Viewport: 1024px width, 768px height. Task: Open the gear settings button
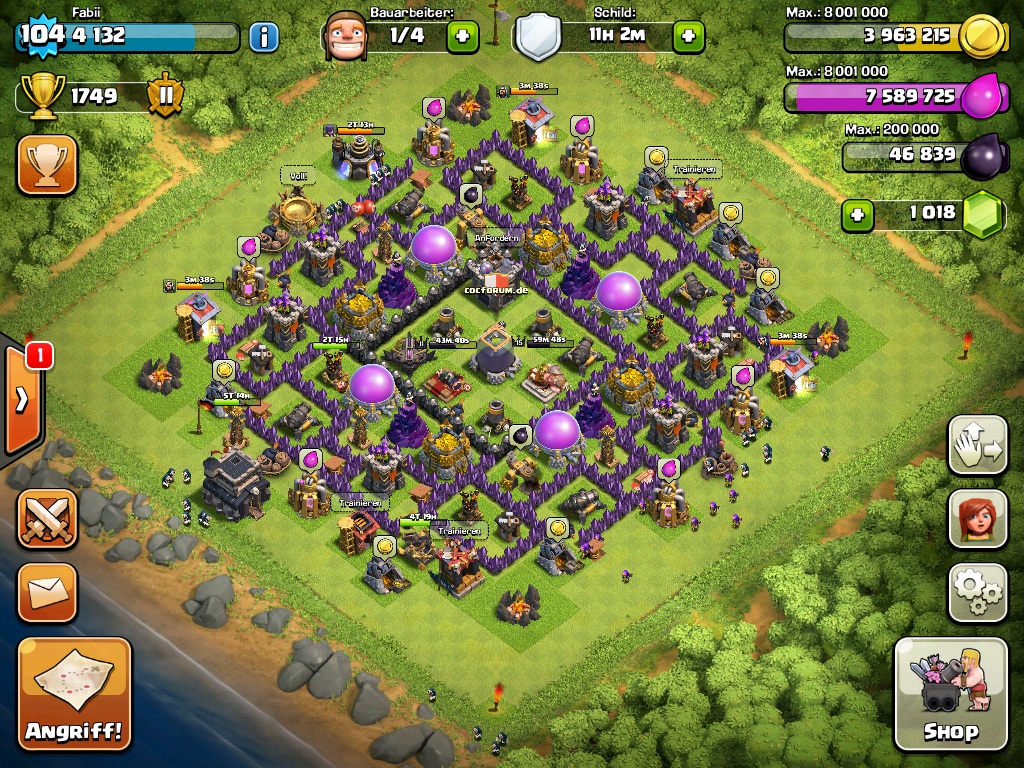(977, 592)
